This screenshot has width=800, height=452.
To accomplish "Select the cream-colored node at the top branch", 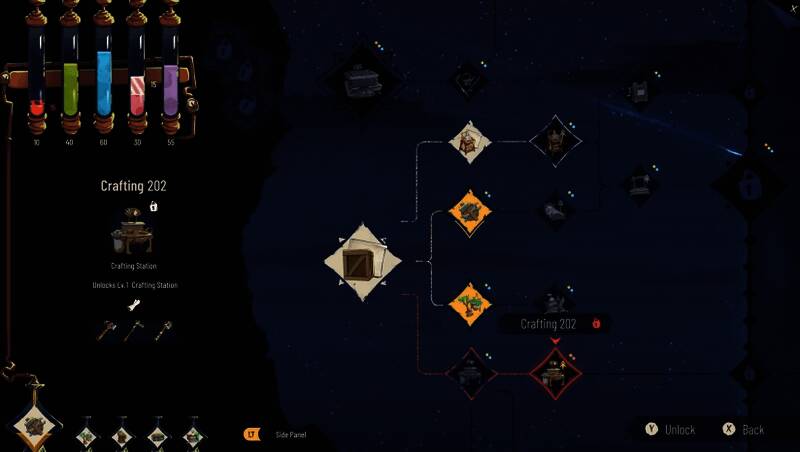I will (x=470, y=142).
